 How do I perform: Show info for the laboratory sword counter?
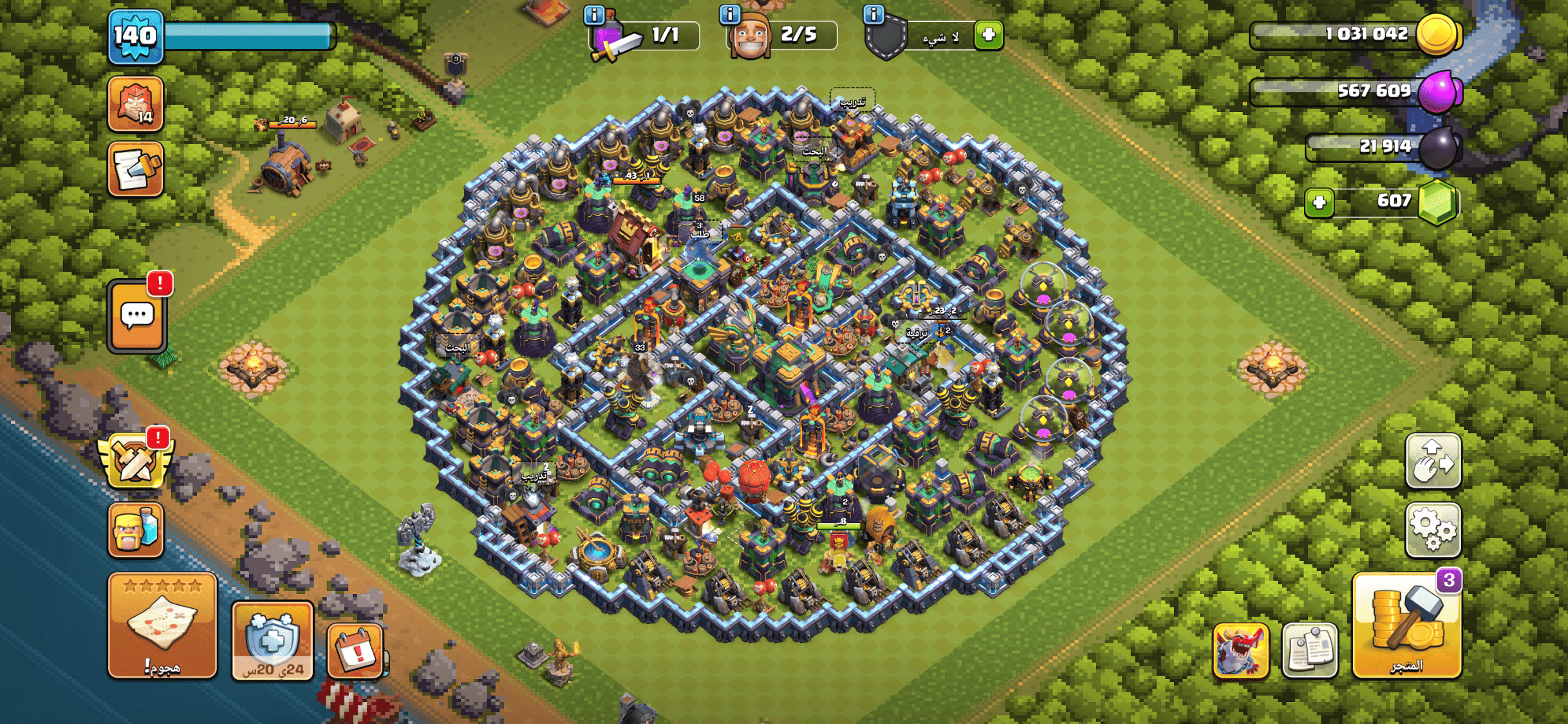tap(593, 14)
